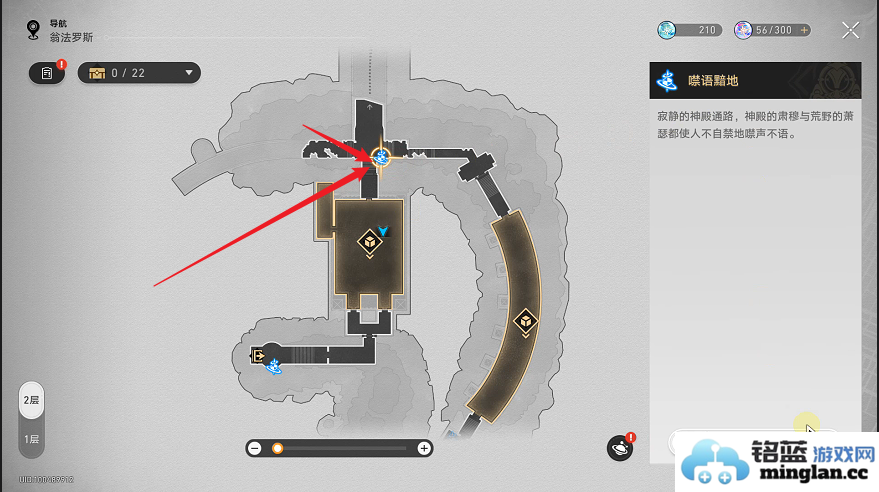Select the highlighted space anchor marker

[381, 157]
